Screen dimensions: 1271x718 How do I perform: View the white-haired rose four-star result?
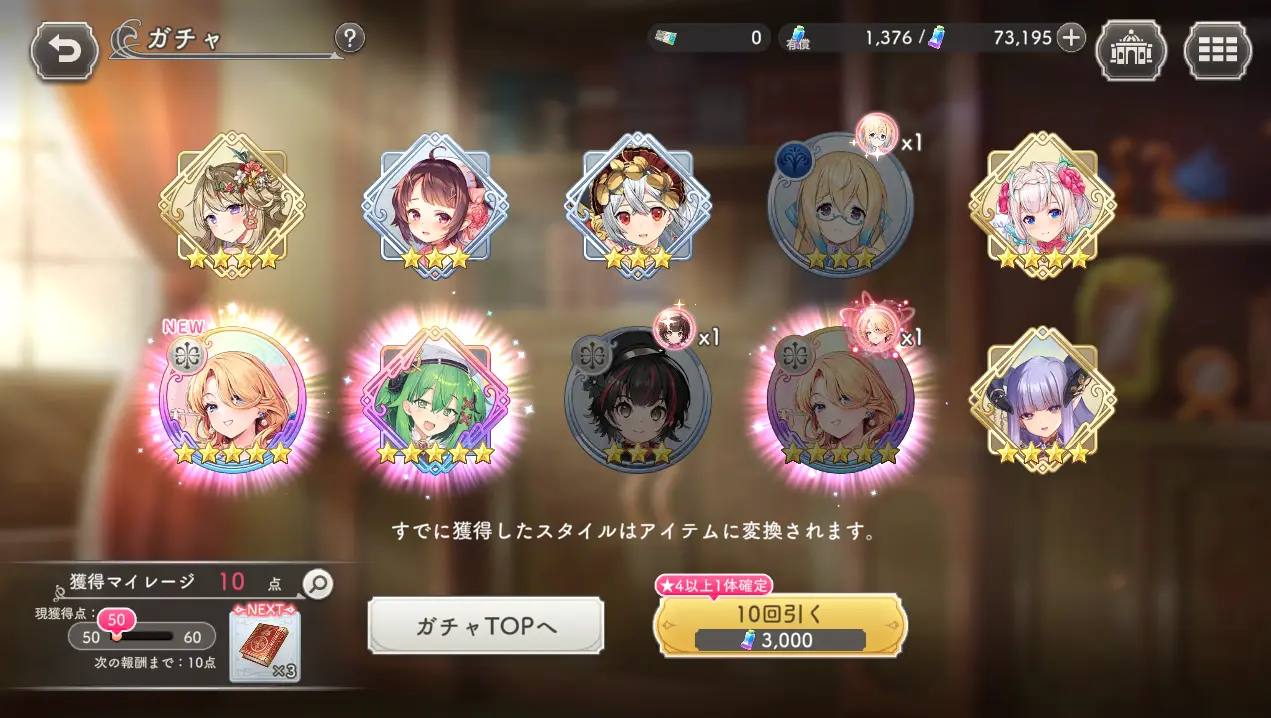point(1043,205)
